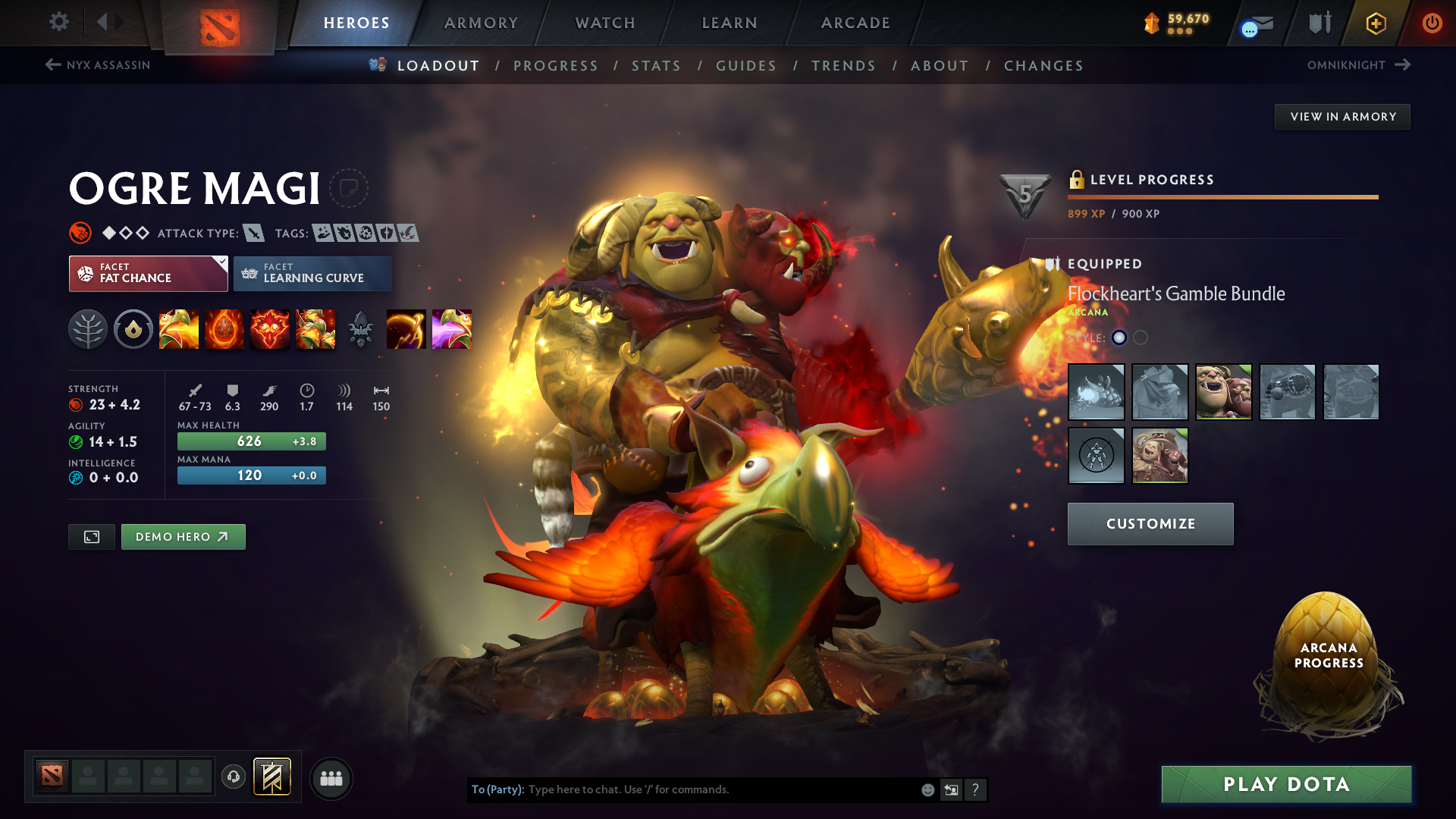This screenshot has width=1456, height=819.
Task: Open the voice chat headset icon
Action: (x=234, y=777)
